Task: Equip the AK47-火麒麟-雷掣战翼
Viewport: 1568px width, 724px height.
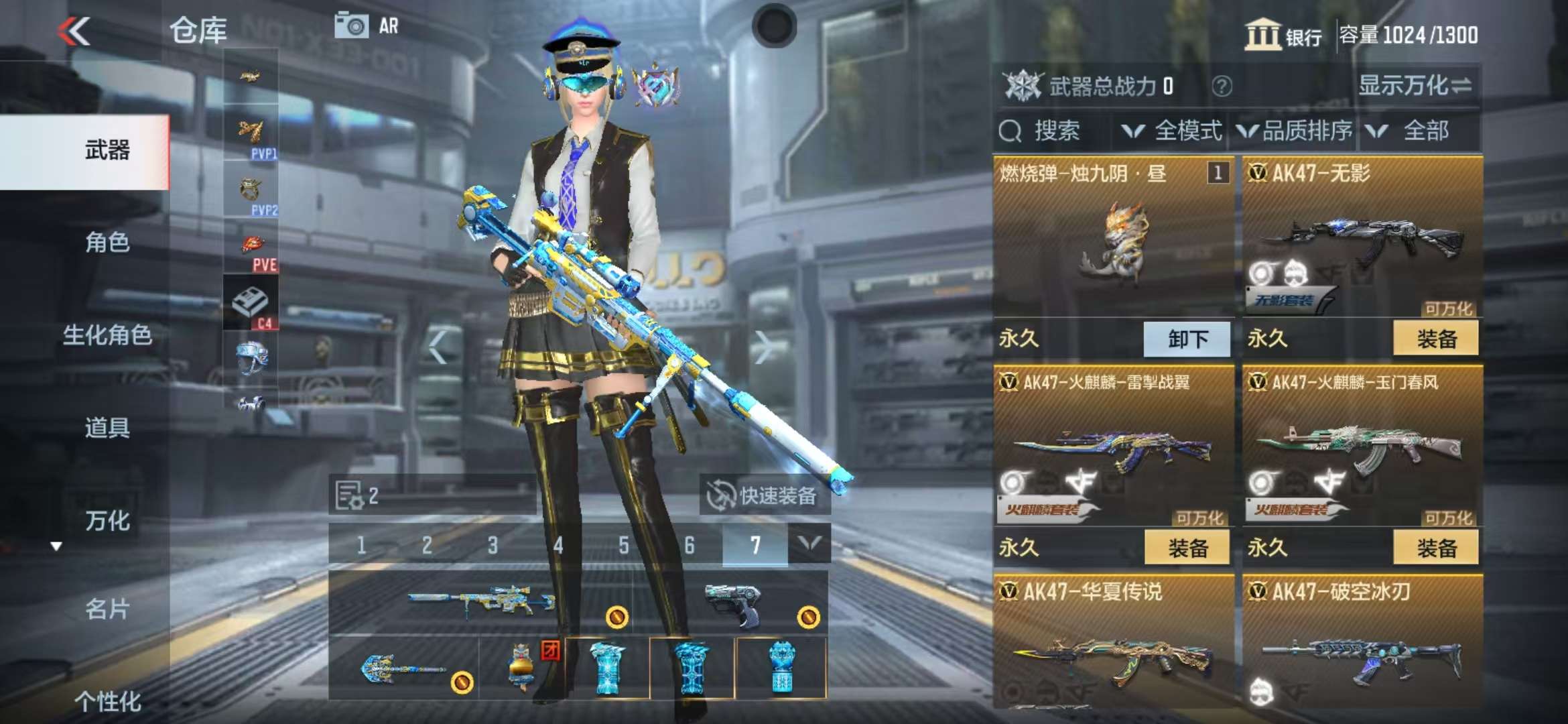Action: point(1187,548)
